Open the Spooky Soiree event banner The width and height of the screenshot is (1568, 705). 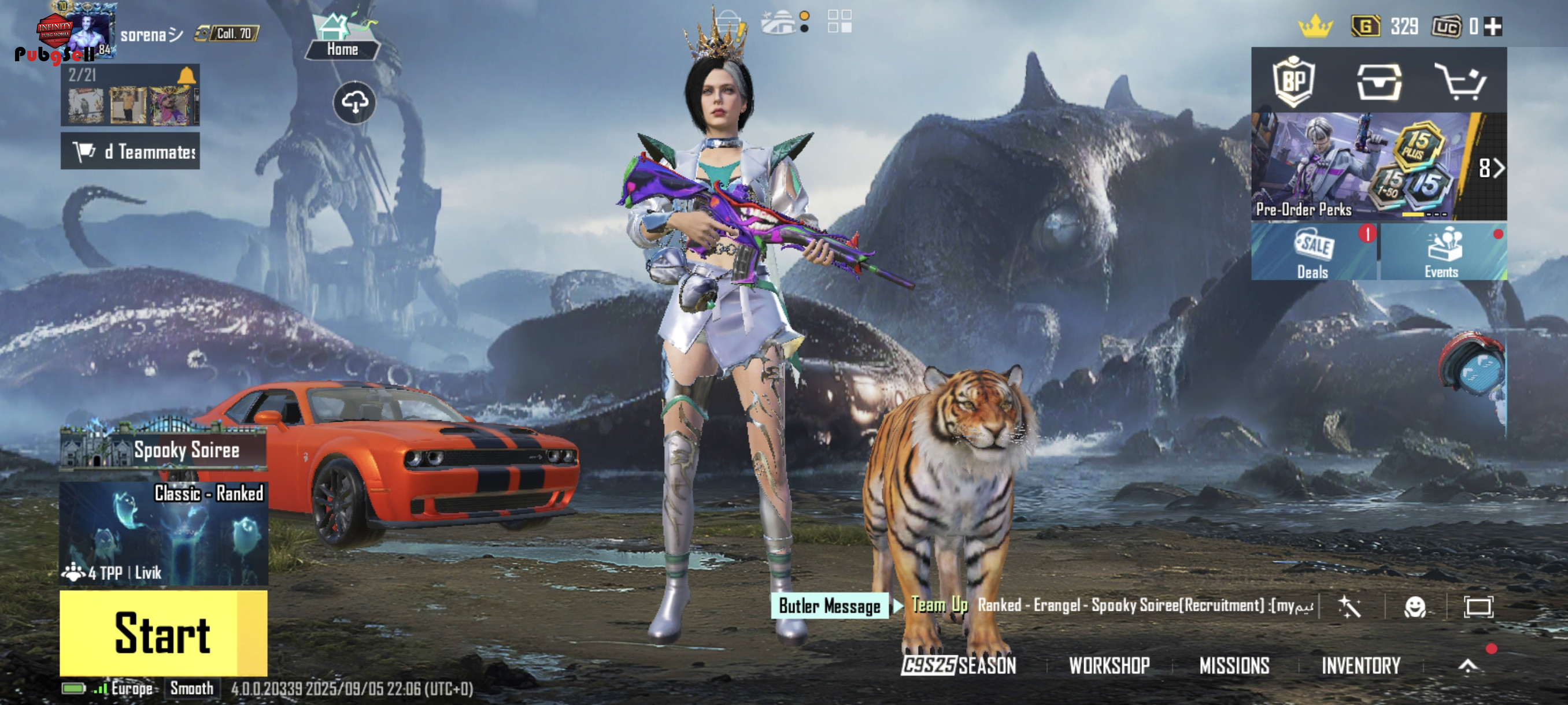pos(164,450)
